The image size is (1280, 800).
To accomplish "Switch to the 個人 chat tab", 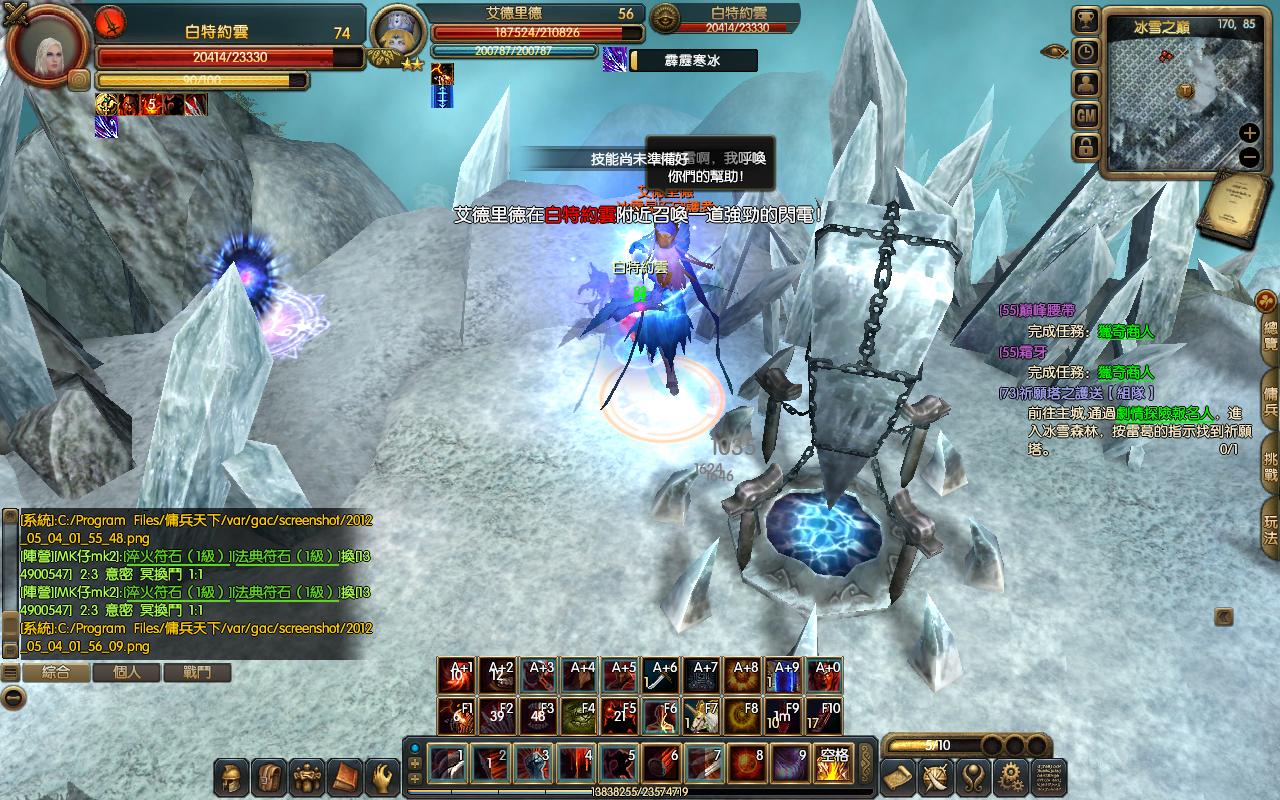I will coord(127,673).
